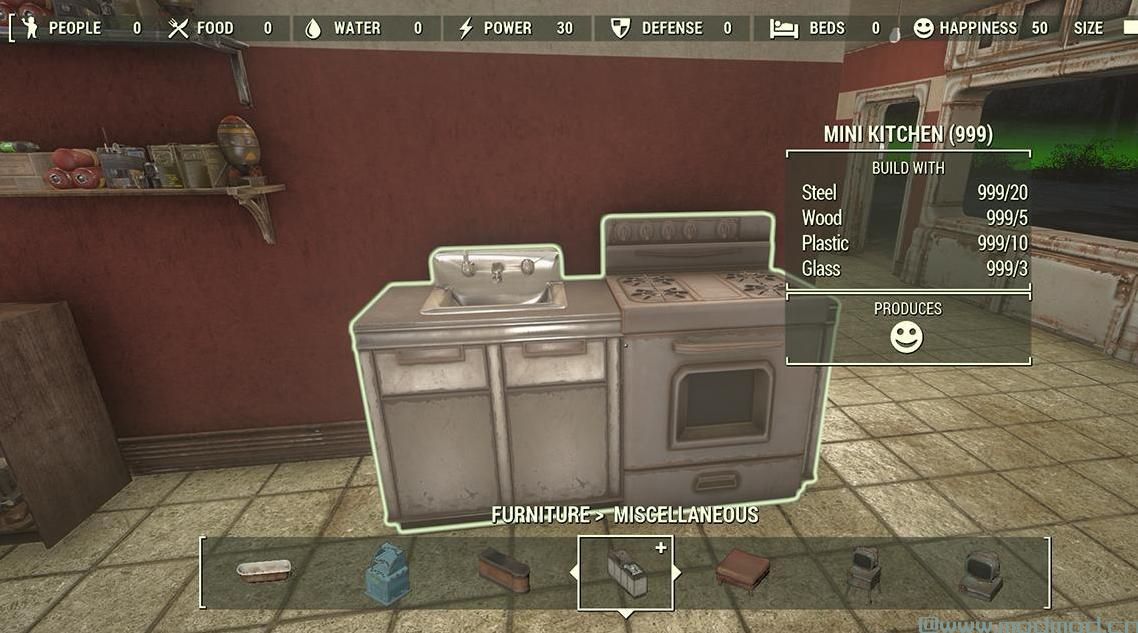Click the right arrow beside selected item
1138x633 pixels.
677,573
